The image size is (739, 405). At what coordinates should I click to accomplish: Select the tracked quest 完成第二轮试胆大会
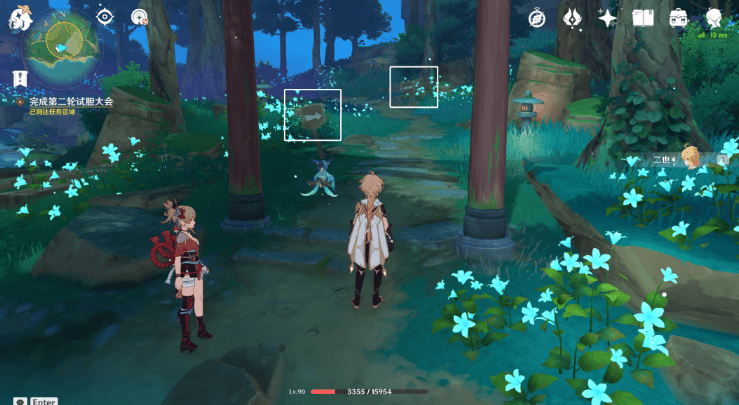[70, 102]
